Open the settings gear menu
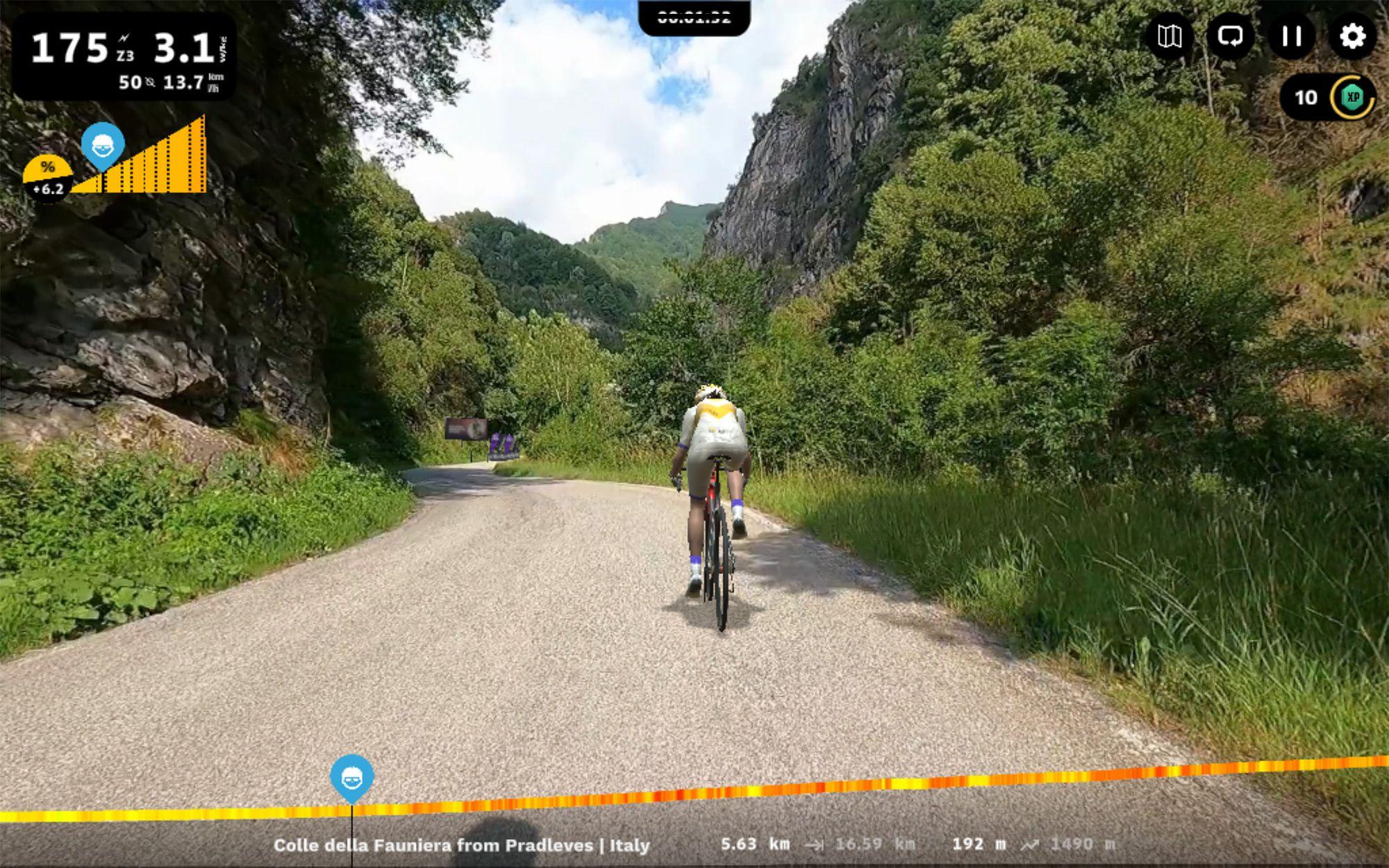This screenshot has width=1389, height=868. 1351,36
